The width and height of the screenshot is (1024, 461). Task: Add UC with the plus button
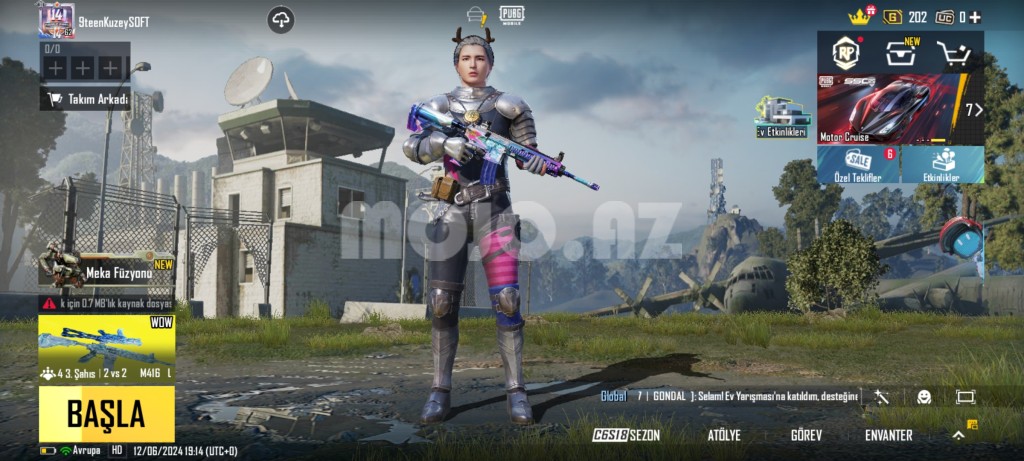976,17
